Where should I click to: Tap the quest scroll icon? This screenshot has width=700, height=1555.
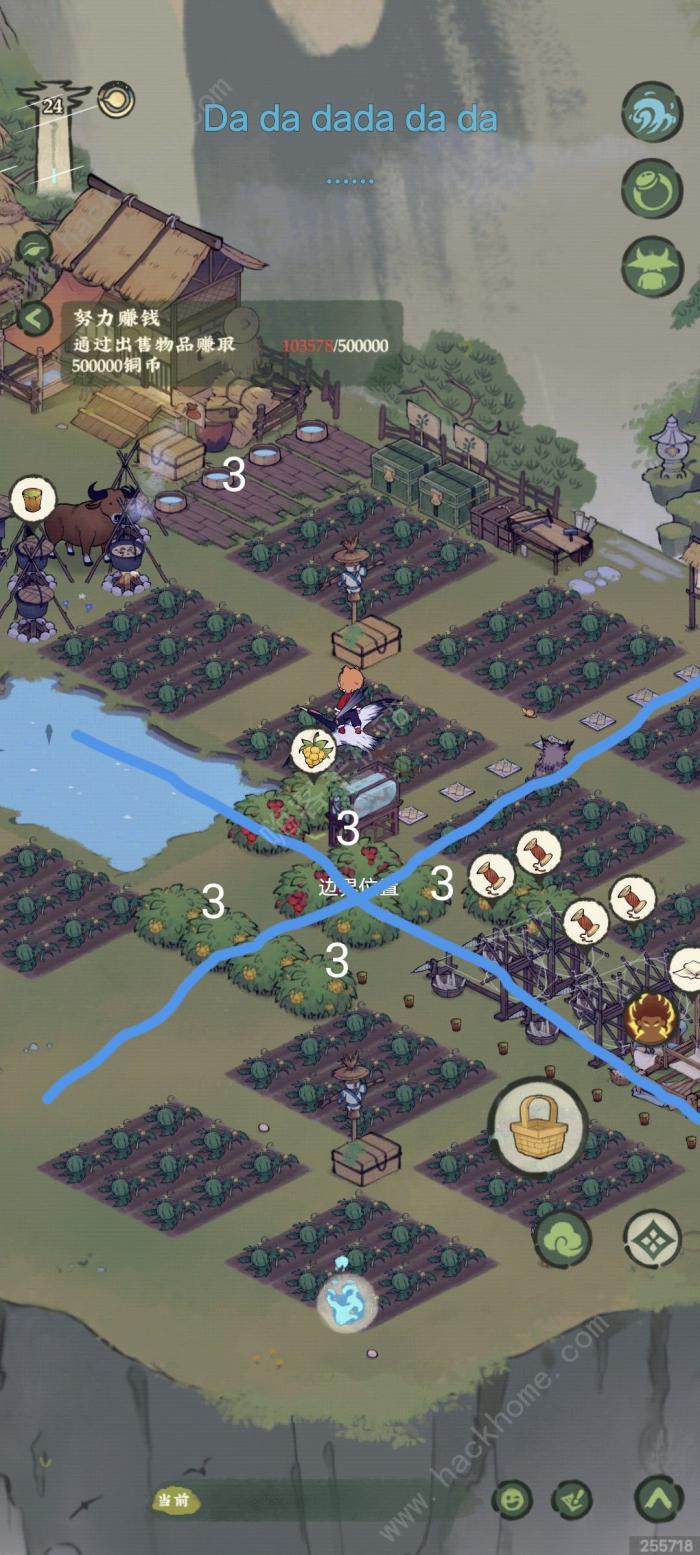click(572, 1499)
